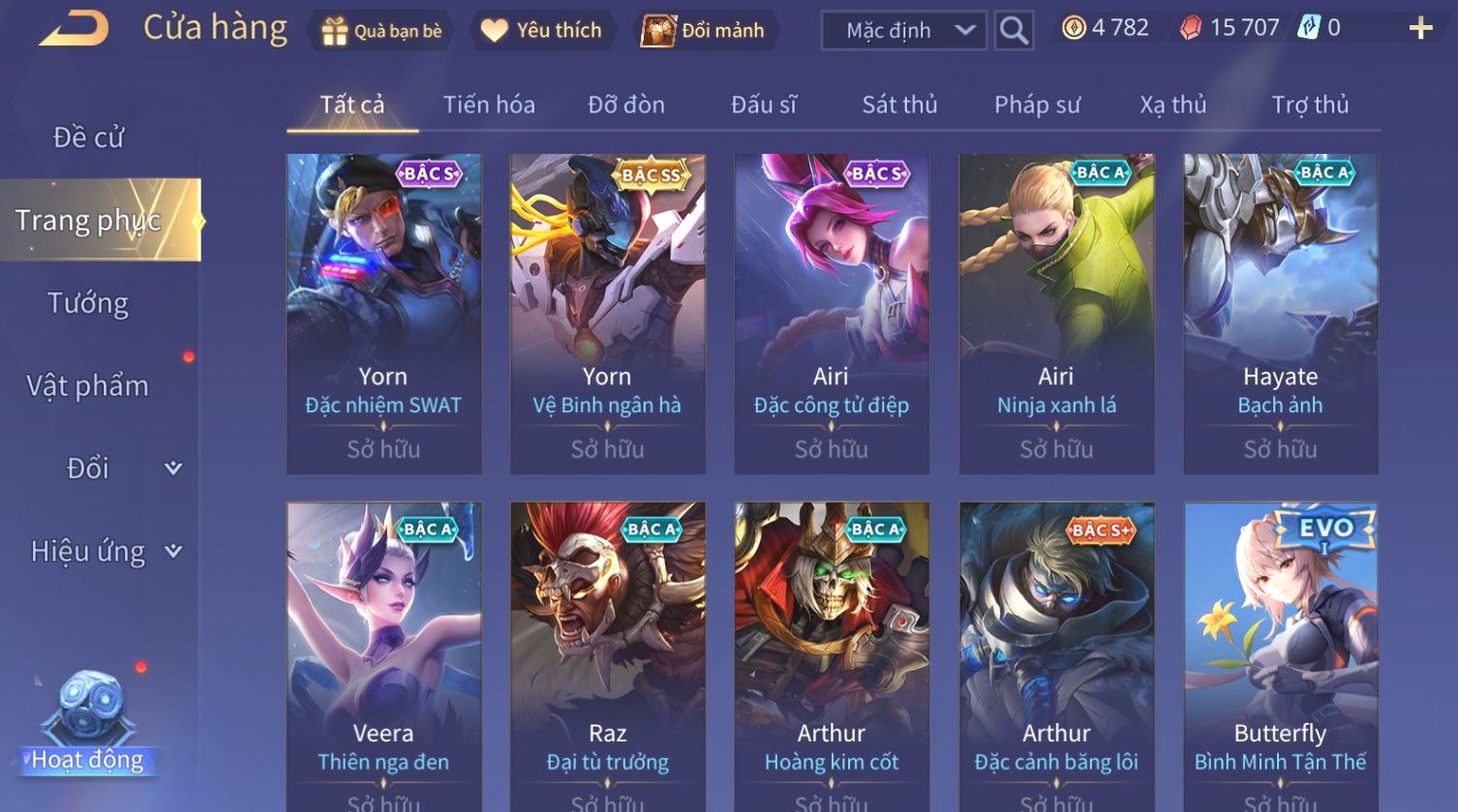Switch to the Đỡ đòn tab
Viewport: 1458px width, 812px height.
(x=626, y=105)
